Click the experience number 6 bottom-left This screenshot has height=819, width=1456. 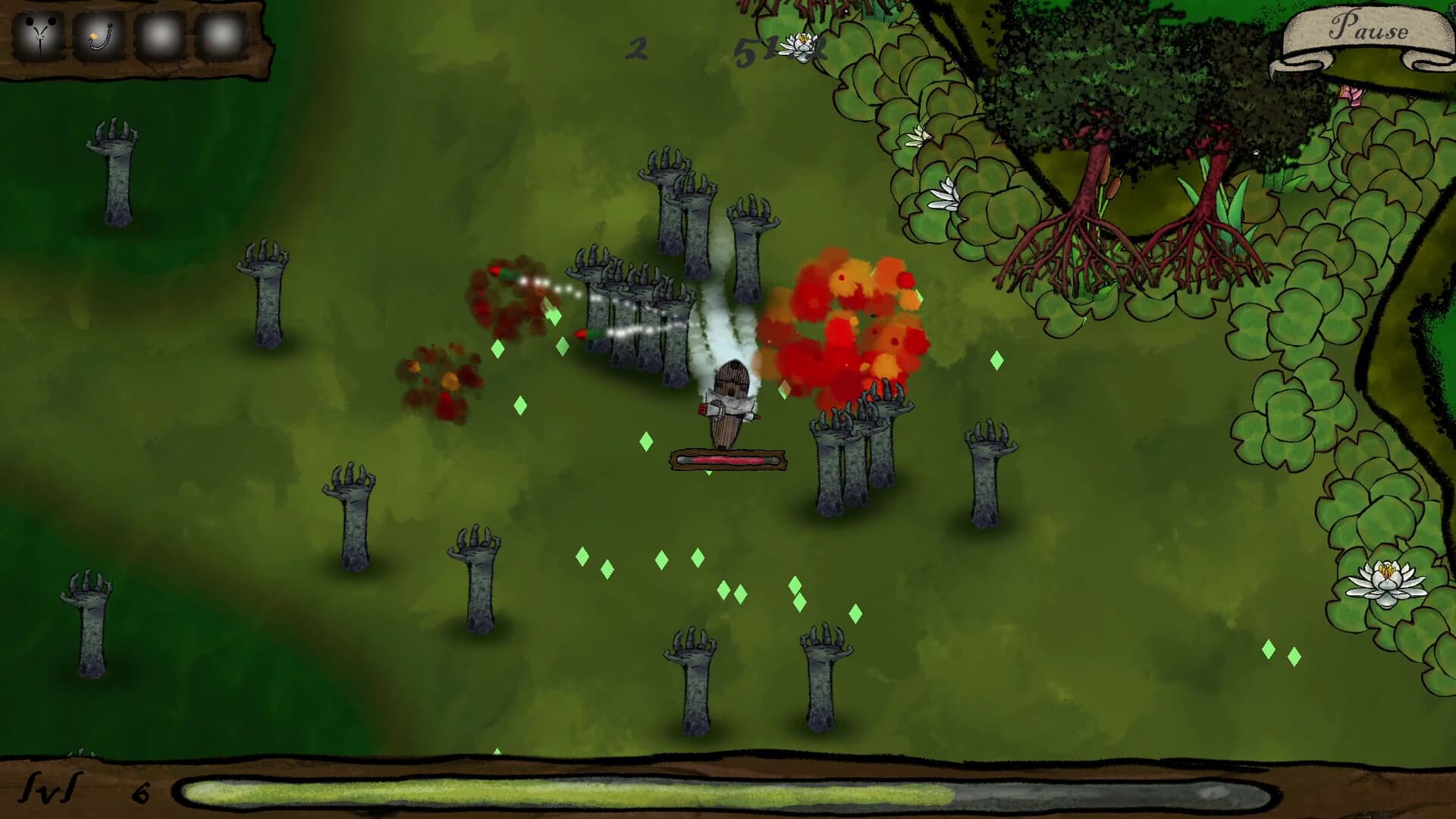point(139,792)
